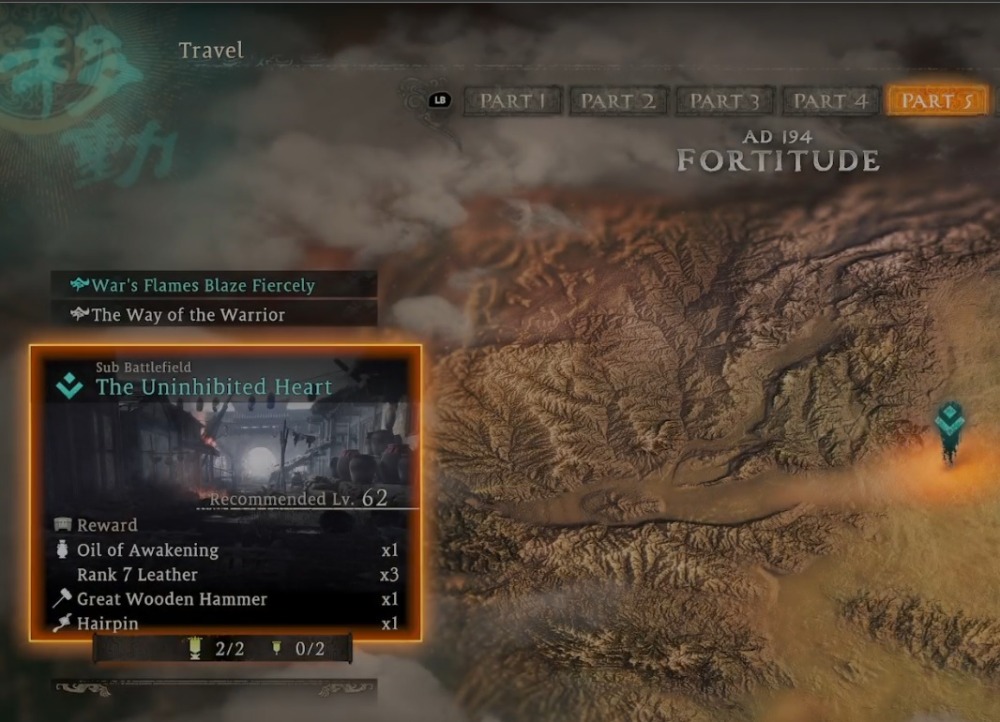Screen dimensions: 1000x722
Task: Choose The Way of the Warrior
Action: 188,315
